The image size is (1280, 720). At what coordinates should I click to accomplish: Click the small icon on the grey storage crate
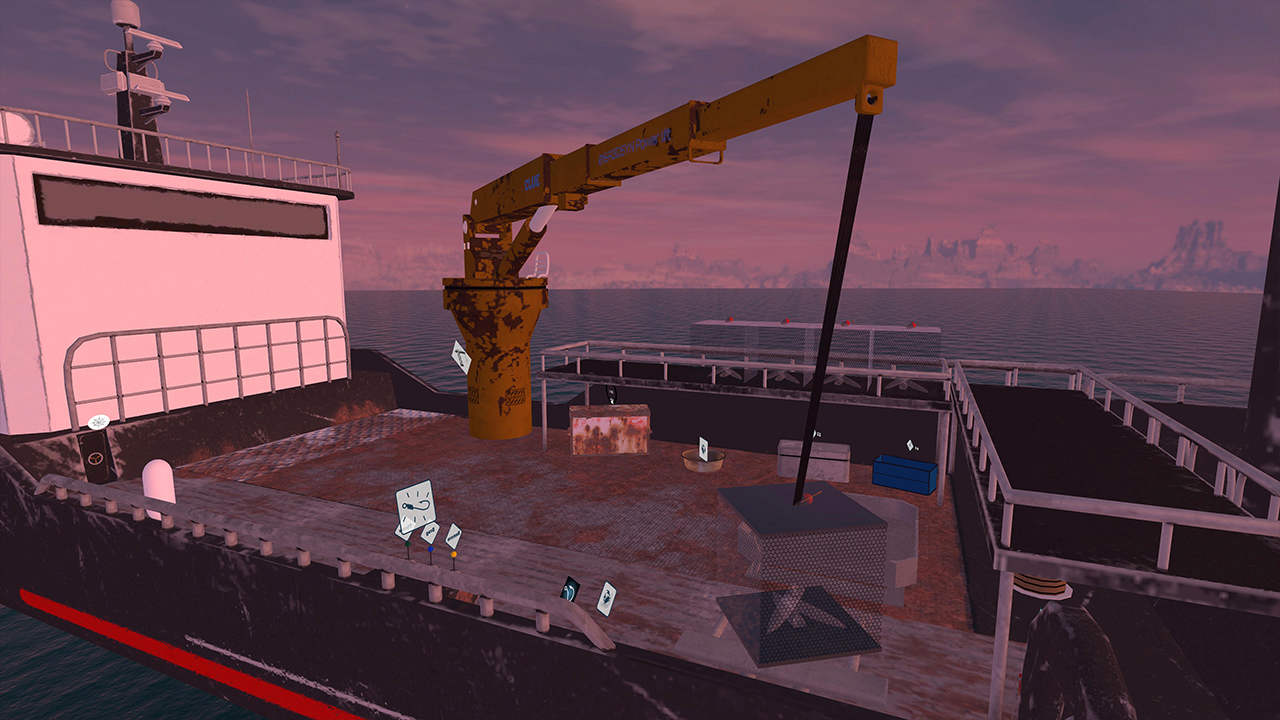pos(817,433)
